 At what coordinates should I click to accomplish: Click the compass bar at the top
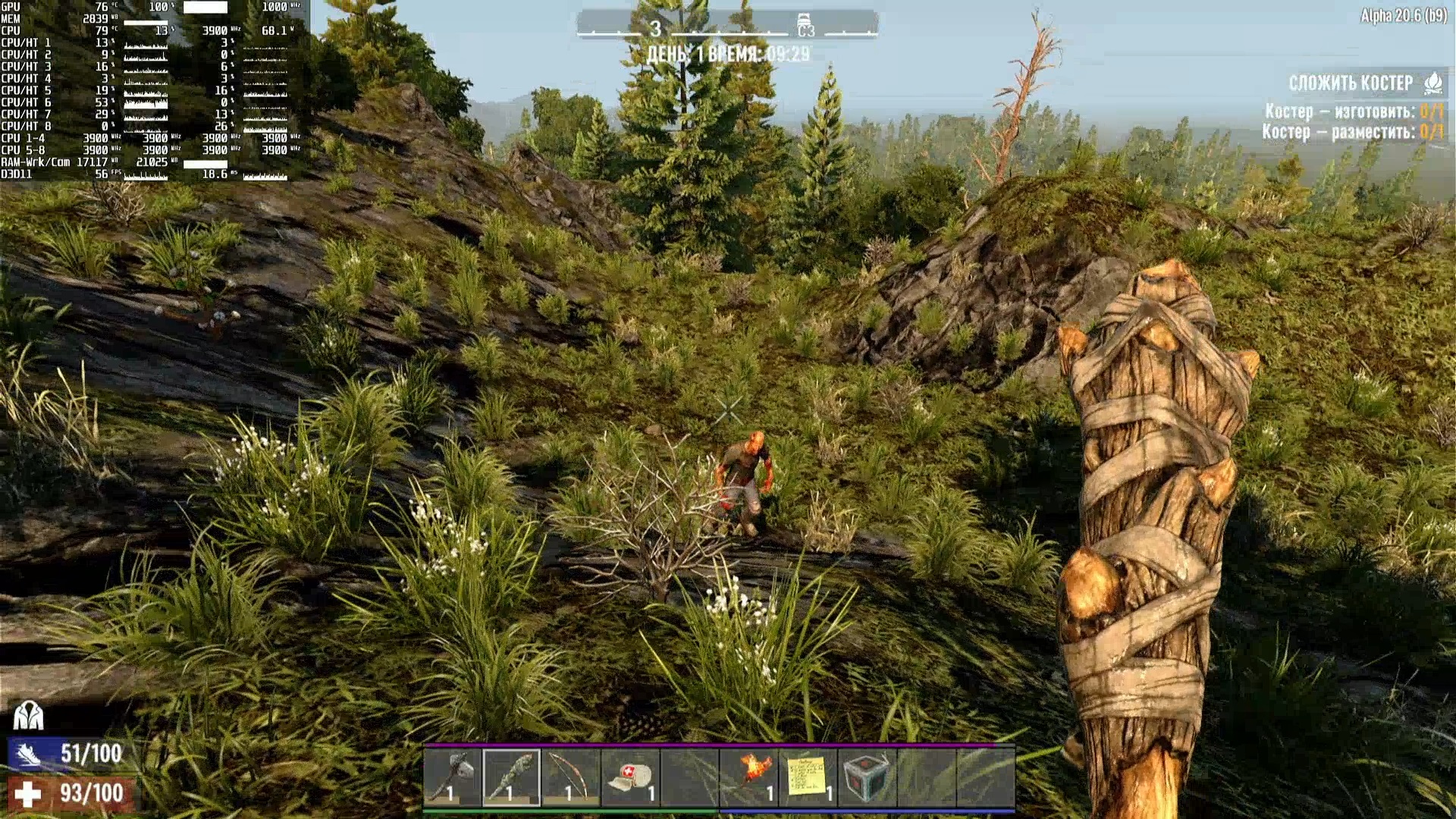coord(727,27)
